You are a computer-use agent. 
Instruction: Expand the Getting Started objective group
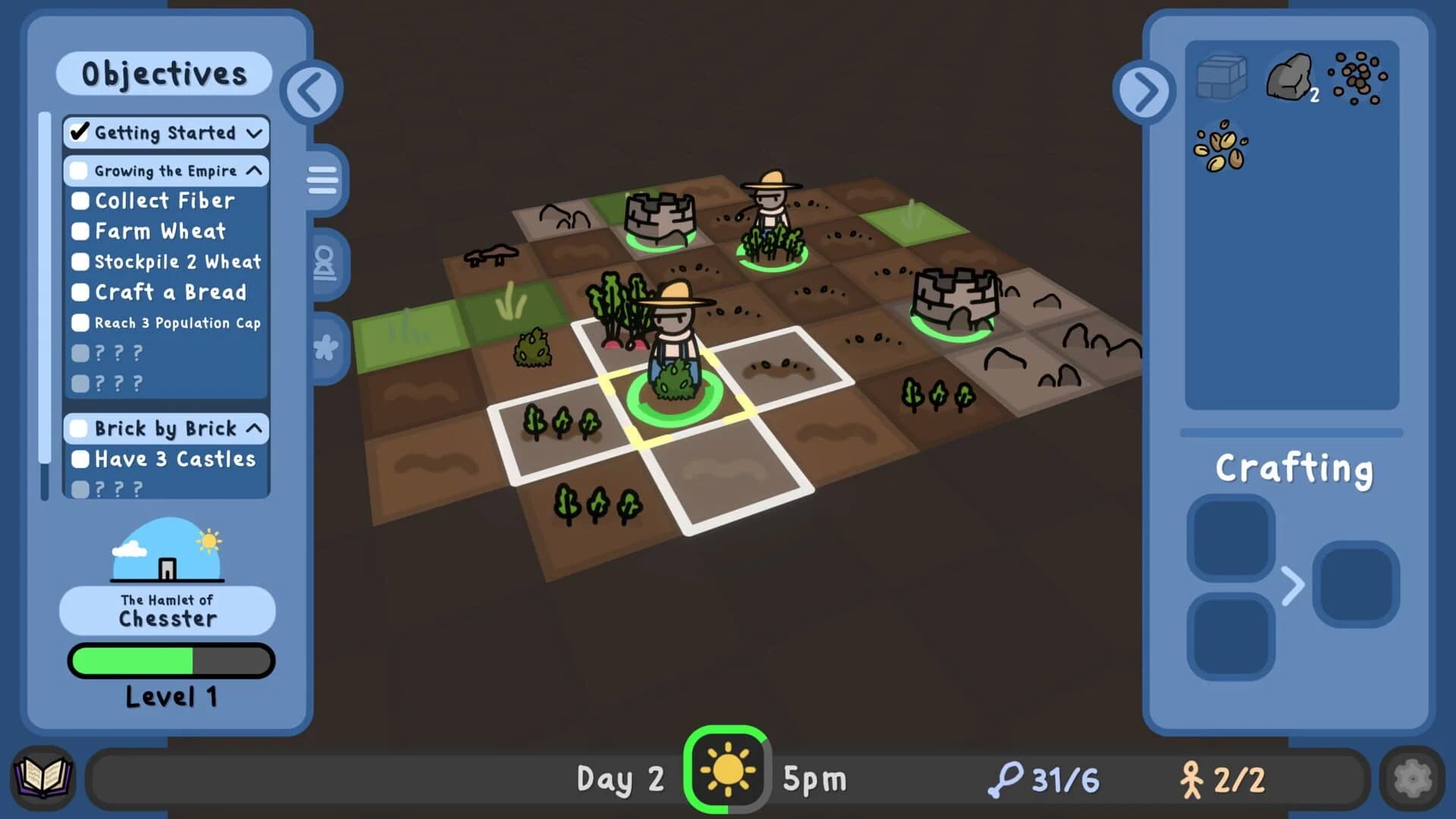pyautogui.click(x=253, y=133)
